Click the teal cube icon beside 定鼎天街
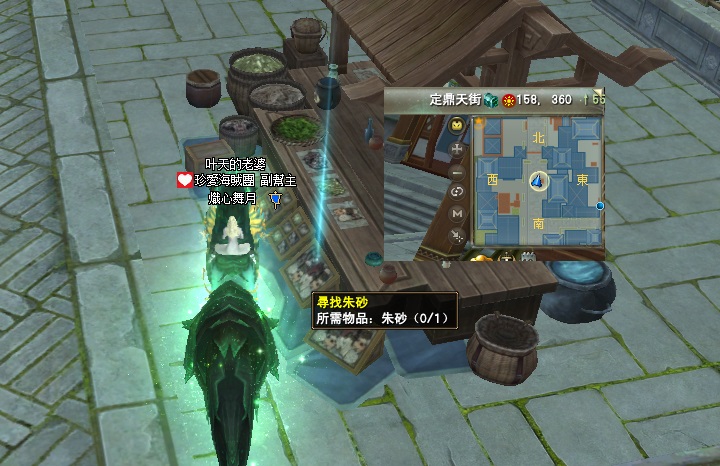This screenshot has height=466, width=720. coord(490,100)
